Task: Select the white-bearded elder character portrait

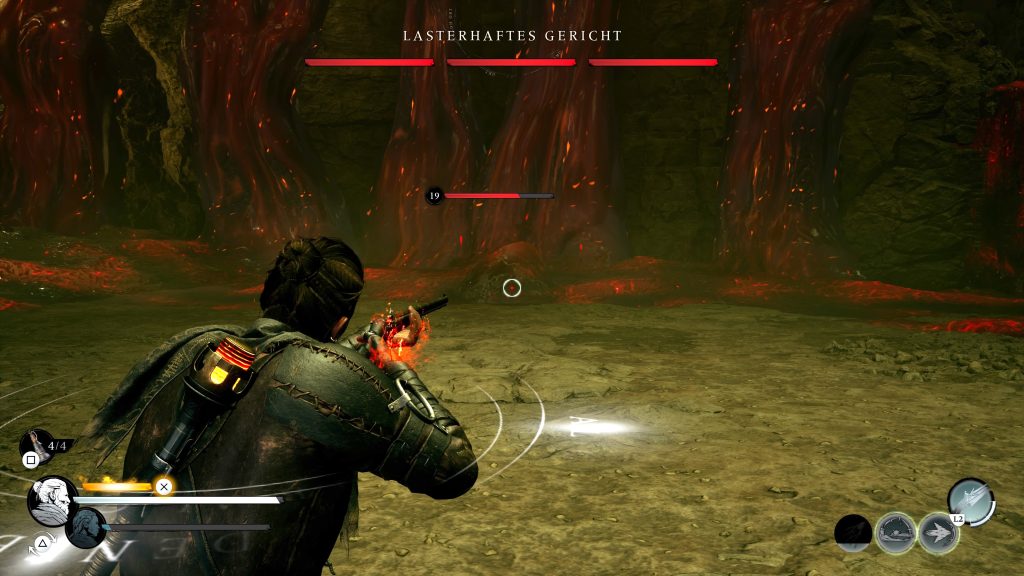Action: point(52,500)
